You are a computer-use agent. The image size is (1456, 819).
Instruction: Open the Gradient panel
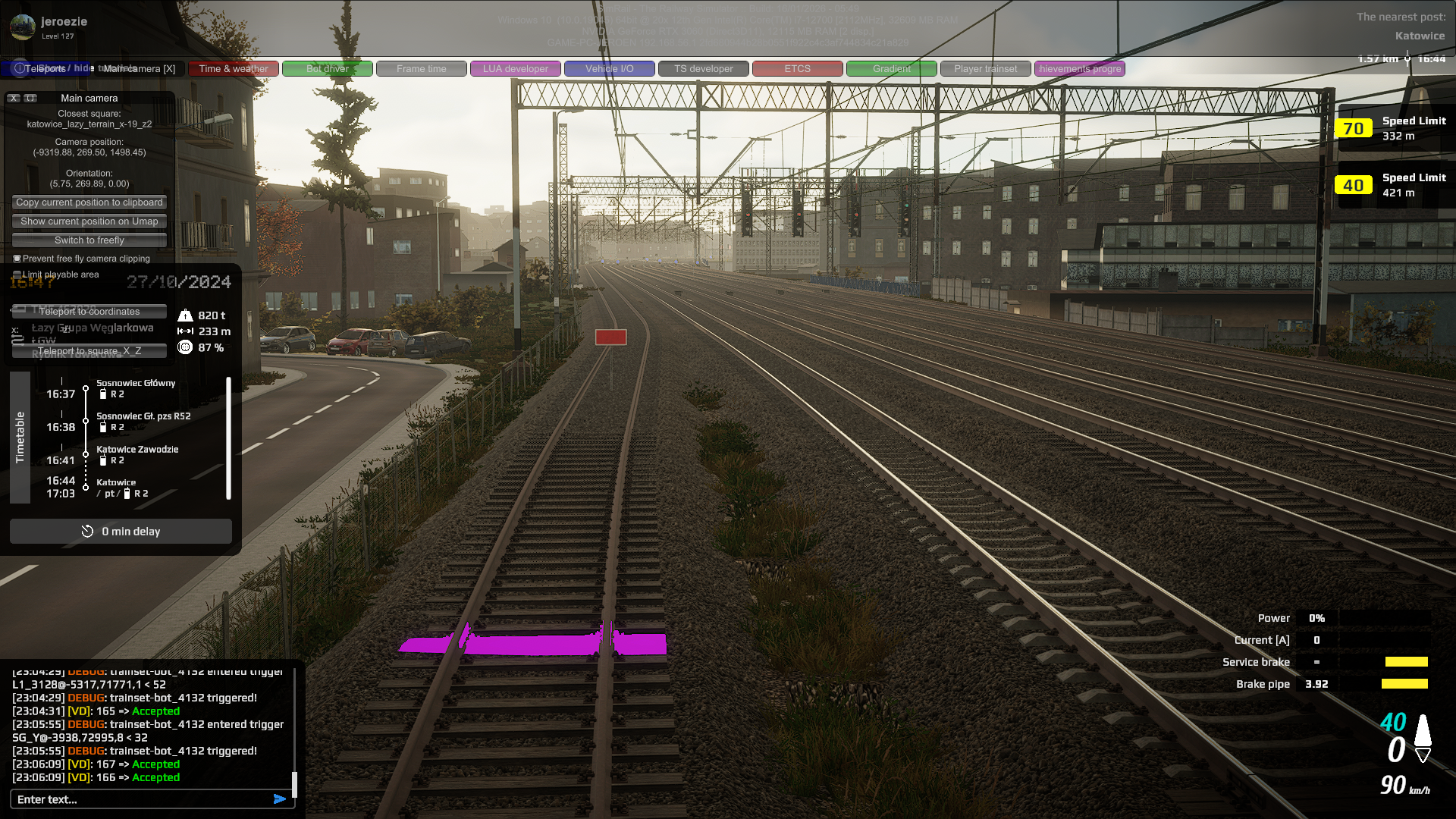tap(892, 69)
